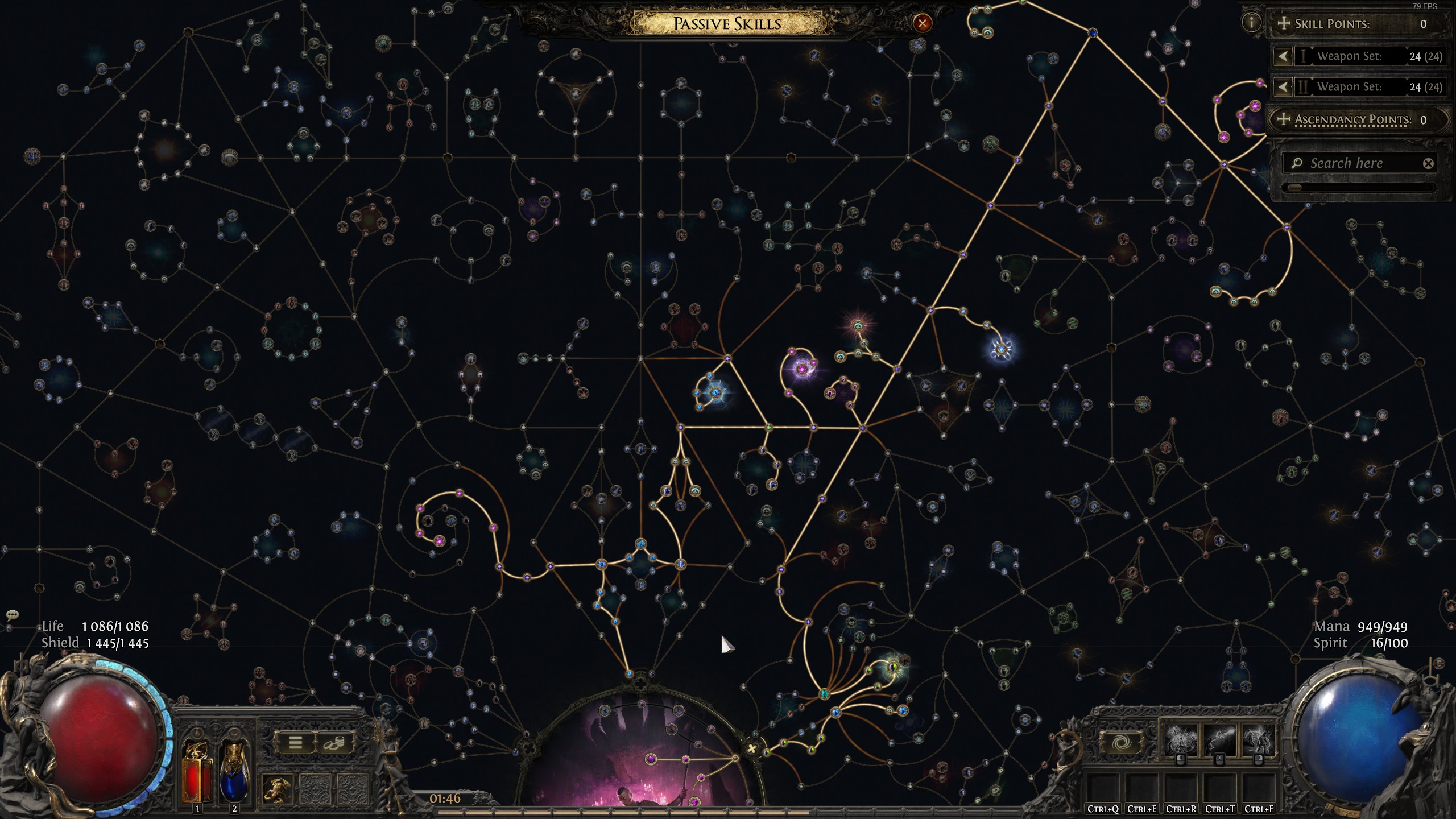This screenshot has height=819, width=1456.
Task: Use the blue mana flask
Action: point(234,772)
